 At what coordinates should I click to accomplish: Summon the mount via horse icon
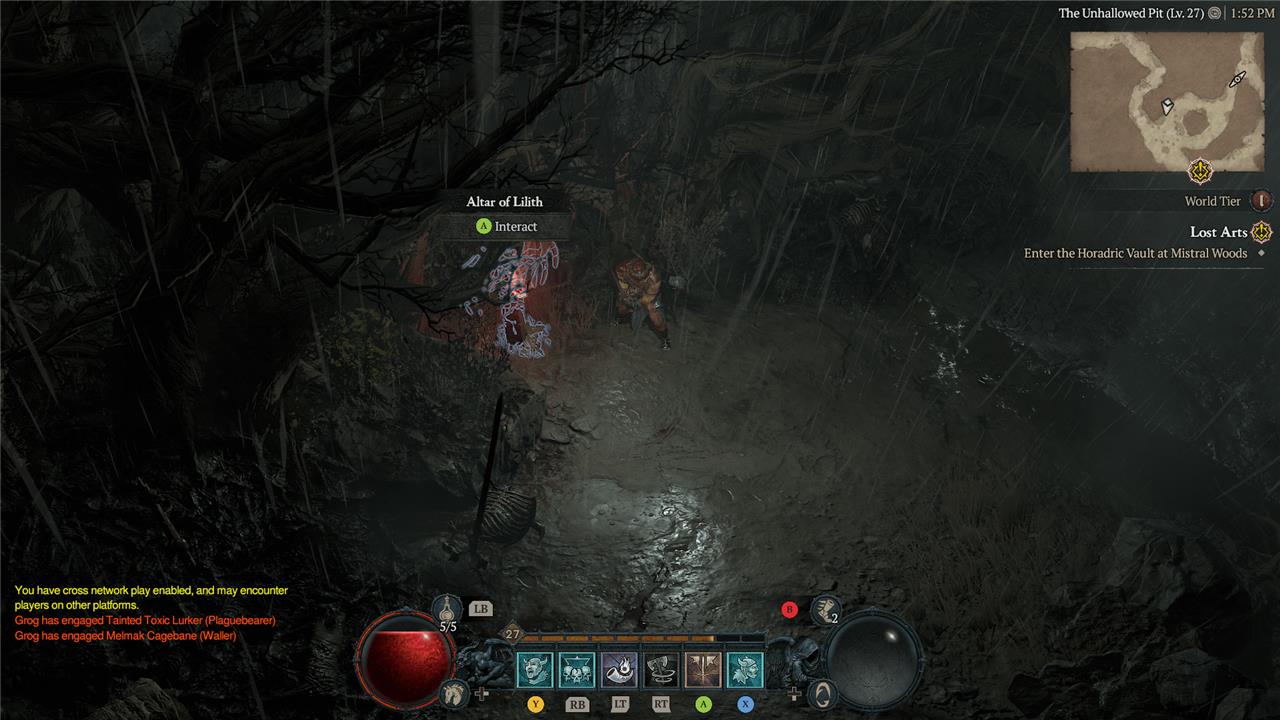click(x=455, y=691)
